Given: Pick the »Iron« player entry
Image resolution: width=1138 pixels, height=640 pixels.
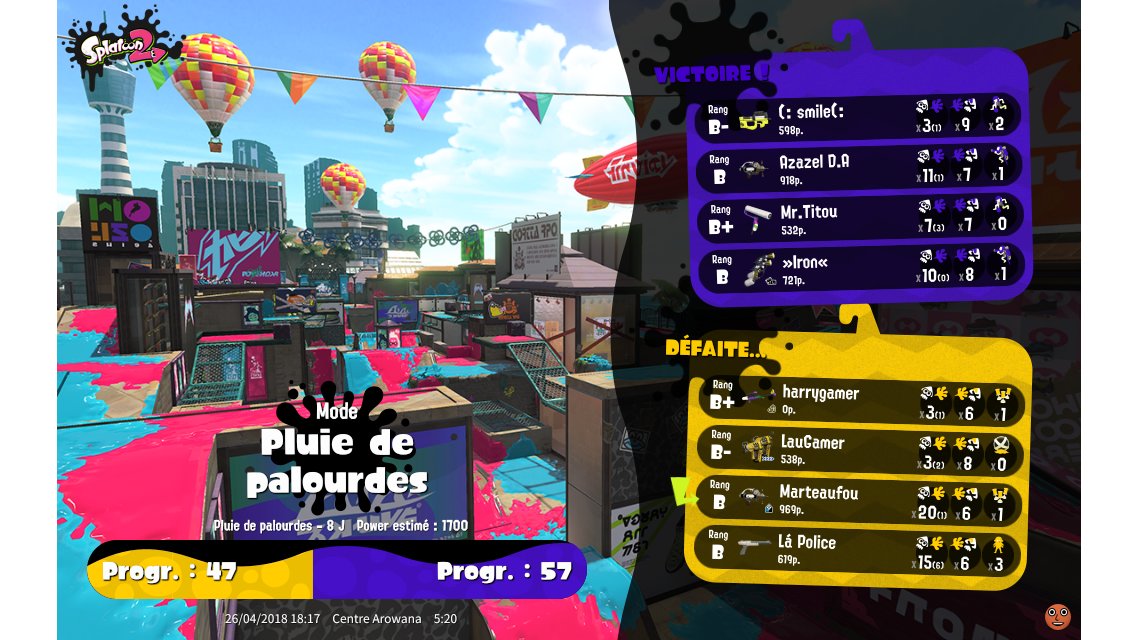Looking at the screenshot, I should pyautogui.click(x=859, y=268).
